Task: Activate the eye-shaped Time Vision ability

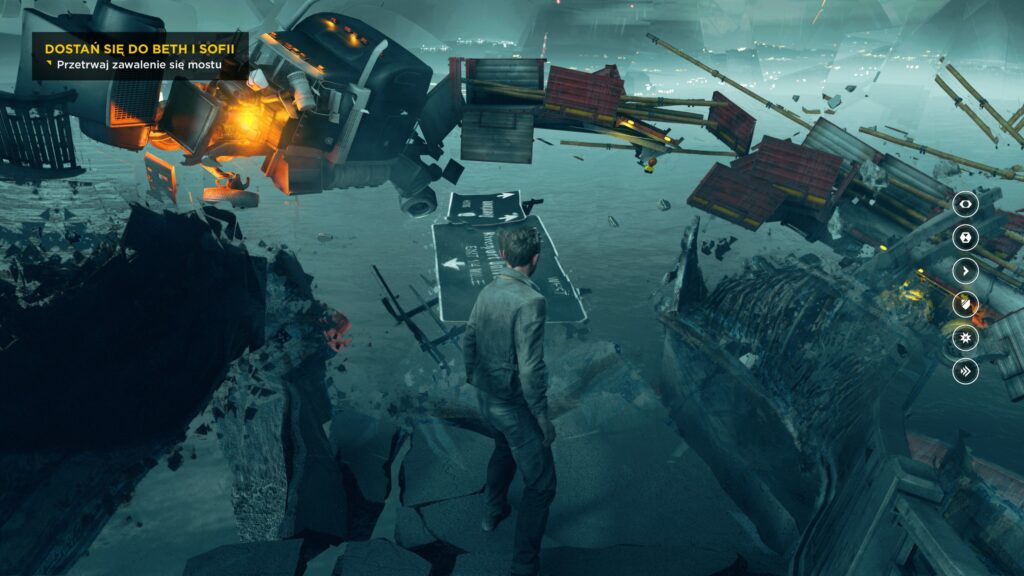Action: (x=965, y=204)
